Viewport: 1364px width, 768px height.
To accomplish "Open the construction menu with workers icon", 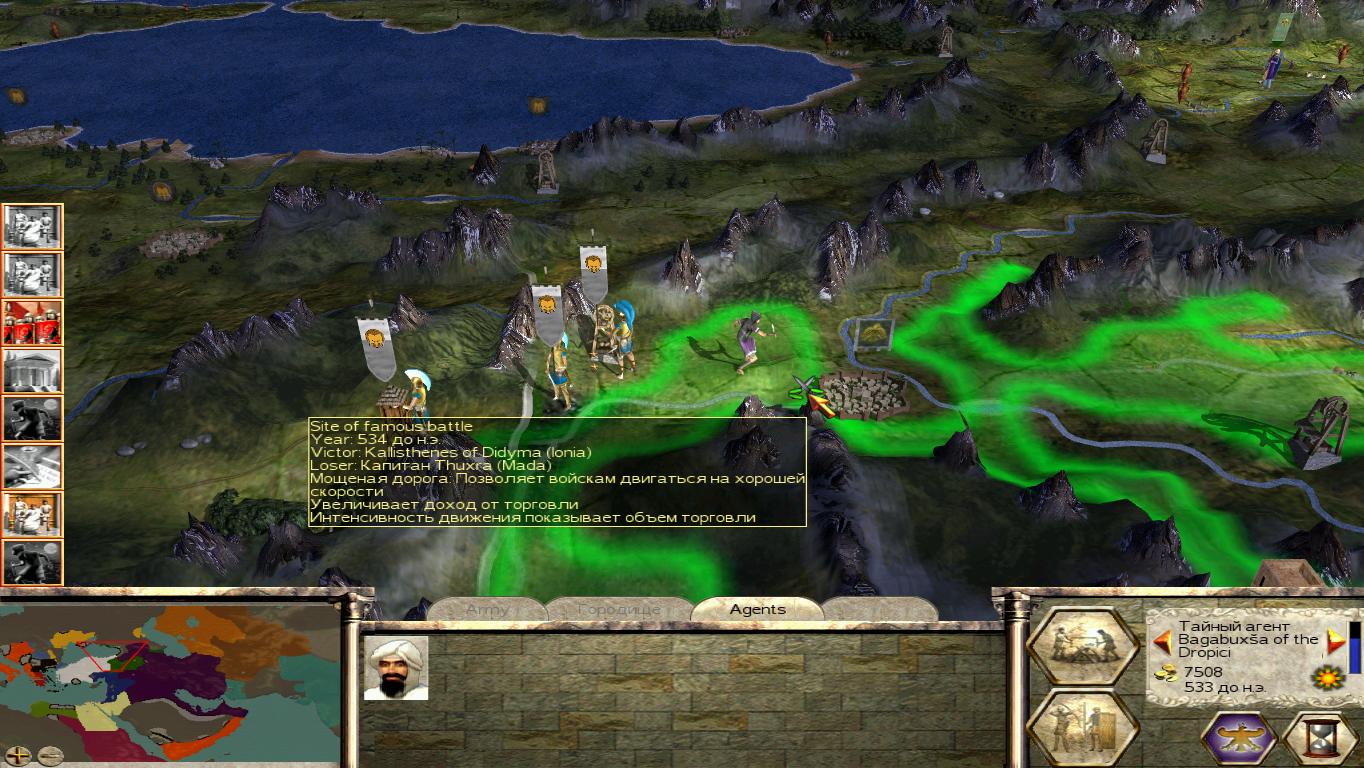I will 1082,646.
